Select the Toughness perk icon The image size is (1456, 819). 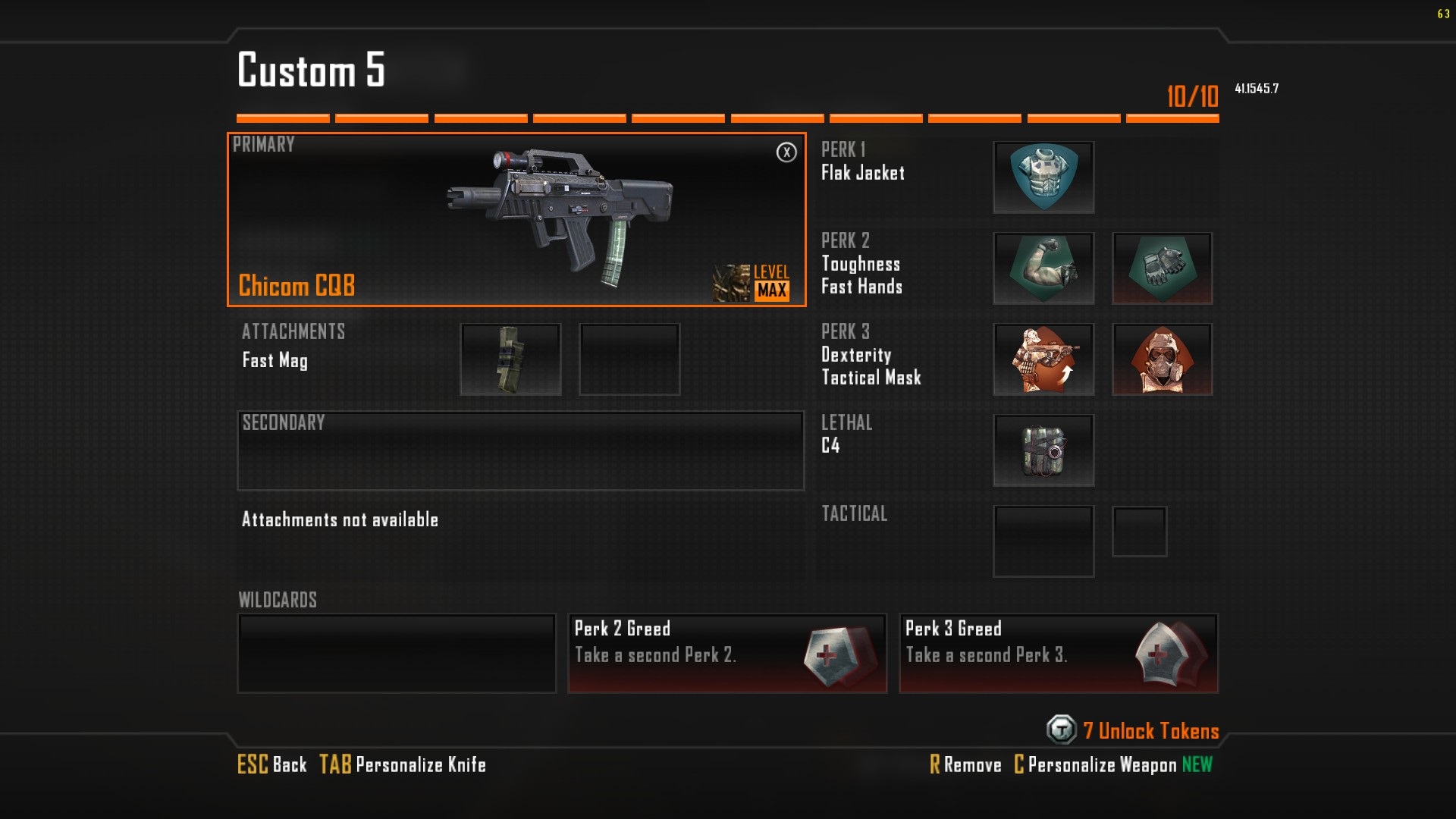click(1043, 268)
